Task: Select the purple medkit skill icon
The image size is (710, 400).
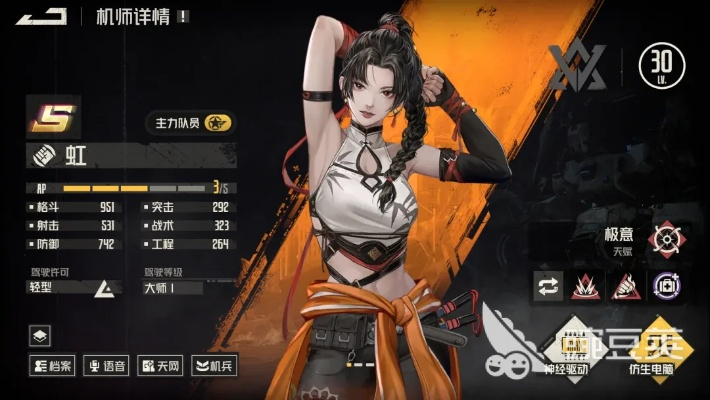Action: (664, 287)
